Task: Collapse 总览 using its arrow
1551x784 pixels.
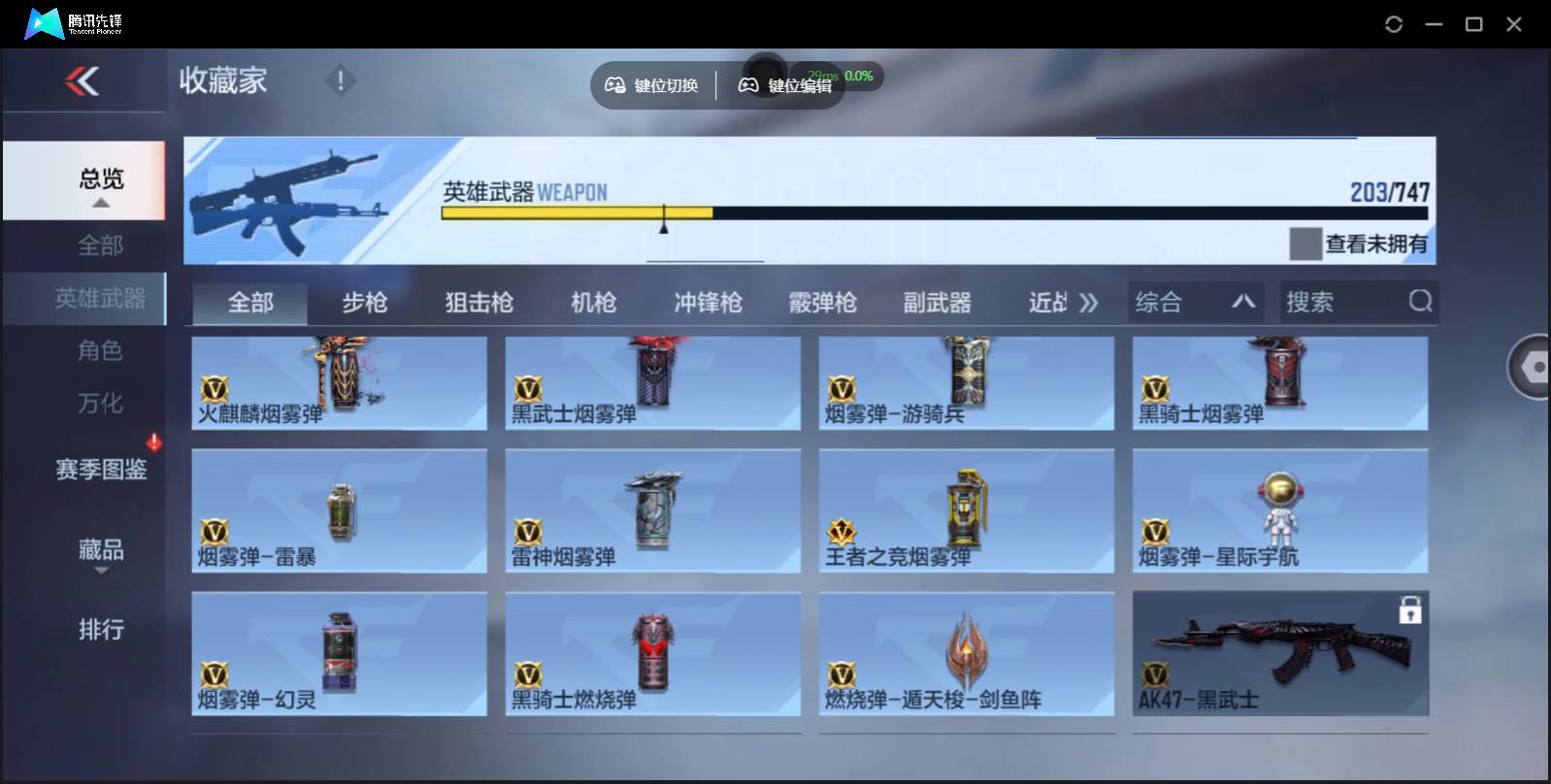Action: coord(100,202)
